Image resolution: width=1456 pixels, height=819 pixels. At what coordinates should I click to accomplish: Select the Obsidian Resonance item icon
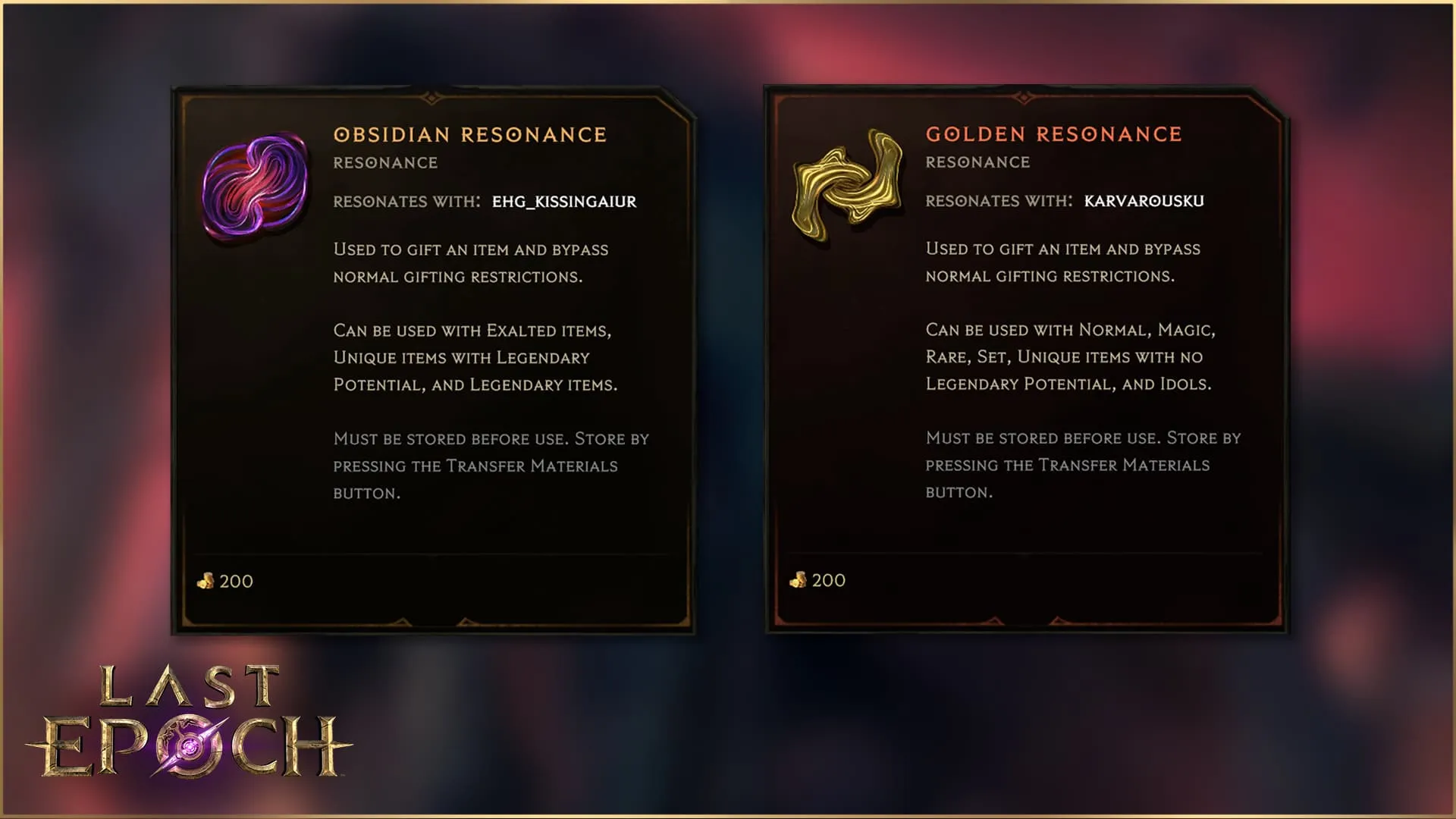pyautogui.click(x=256, y=187)
